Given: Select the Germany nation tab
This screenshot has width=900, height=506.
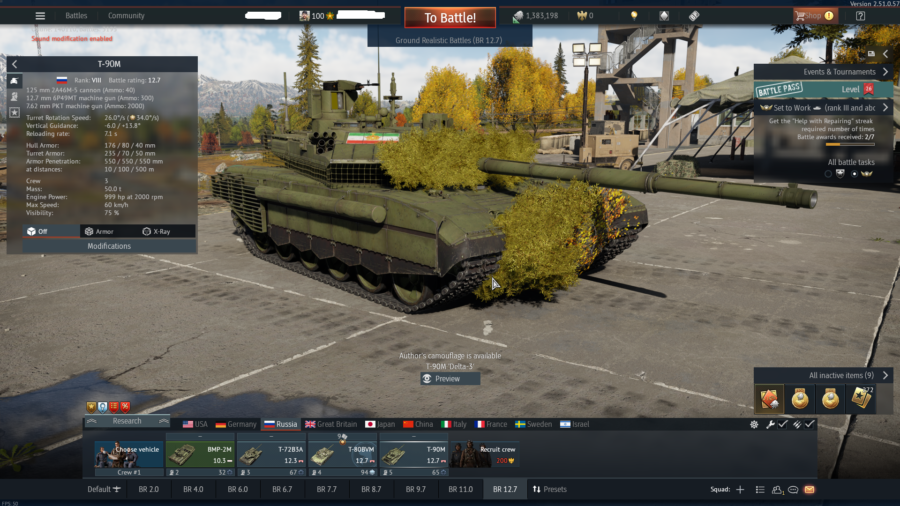Looking at the screenshot, I should click(x=236, y=424).
